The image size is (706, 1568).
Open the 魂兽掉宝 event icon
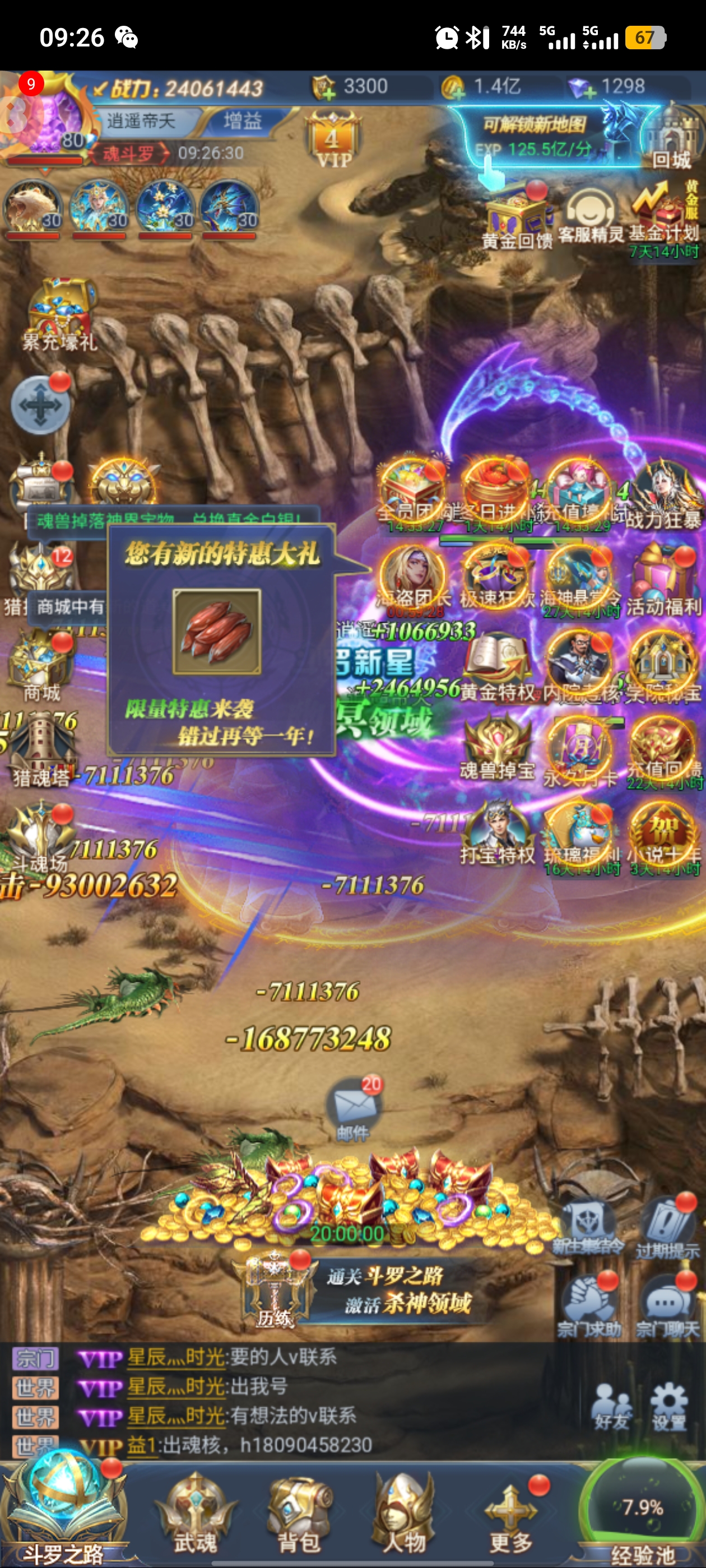click(497, 749)
